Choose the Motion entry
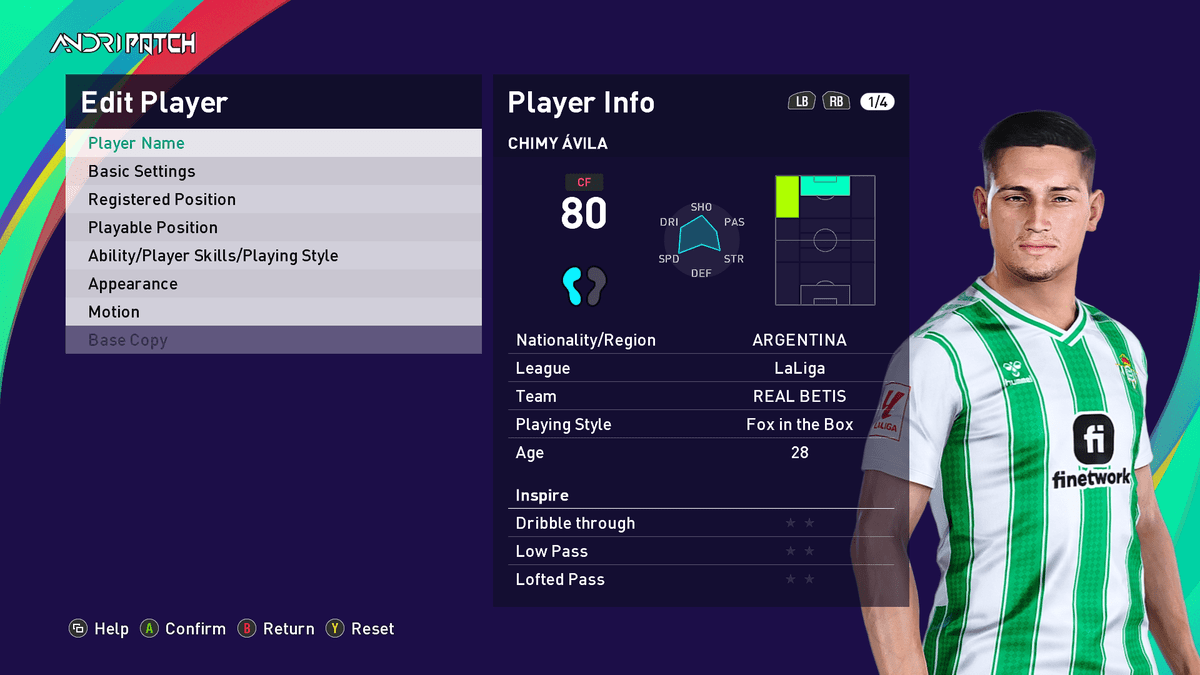The width and height of the screenshot is (1200, 675). click(273, 311)
